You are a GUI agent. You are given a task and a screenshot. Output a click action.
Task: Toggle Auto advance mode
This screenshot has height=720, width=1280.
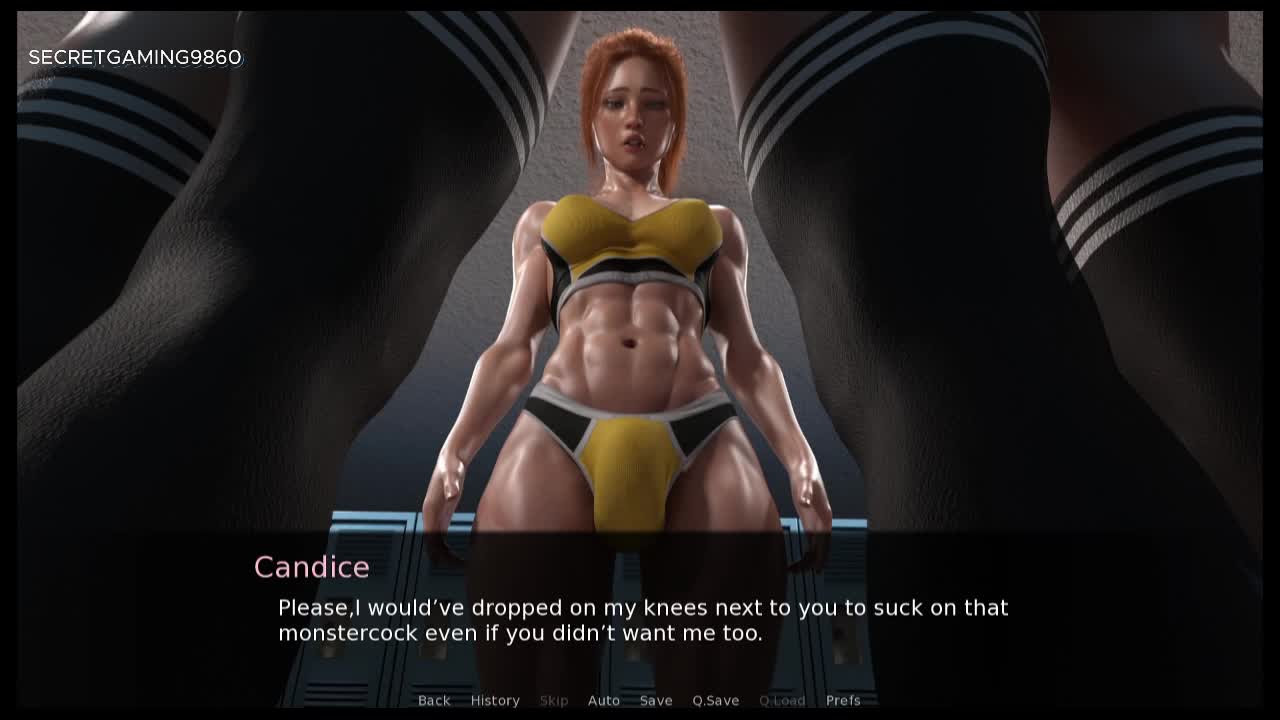604,700
